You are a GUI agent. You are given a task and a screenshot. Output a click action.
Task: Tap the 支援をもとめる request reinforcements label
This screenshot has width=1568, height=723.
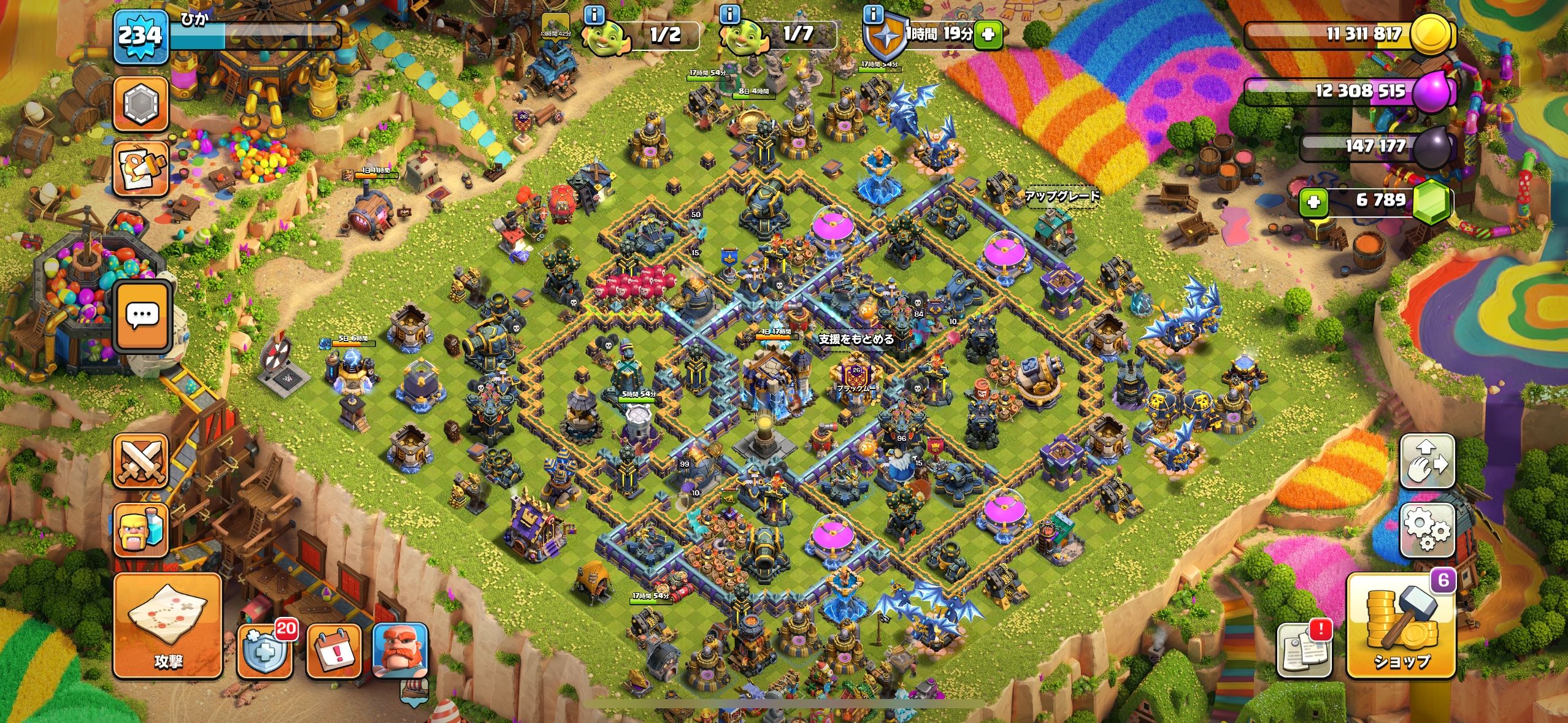(856, 339)
